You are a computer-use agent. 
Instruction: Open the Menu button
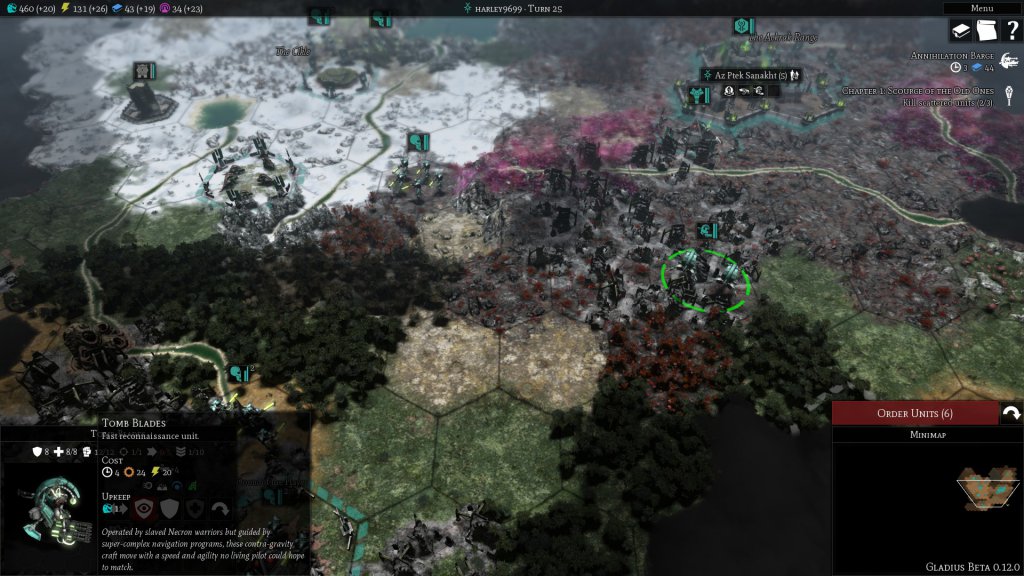(x=981, y=8)
